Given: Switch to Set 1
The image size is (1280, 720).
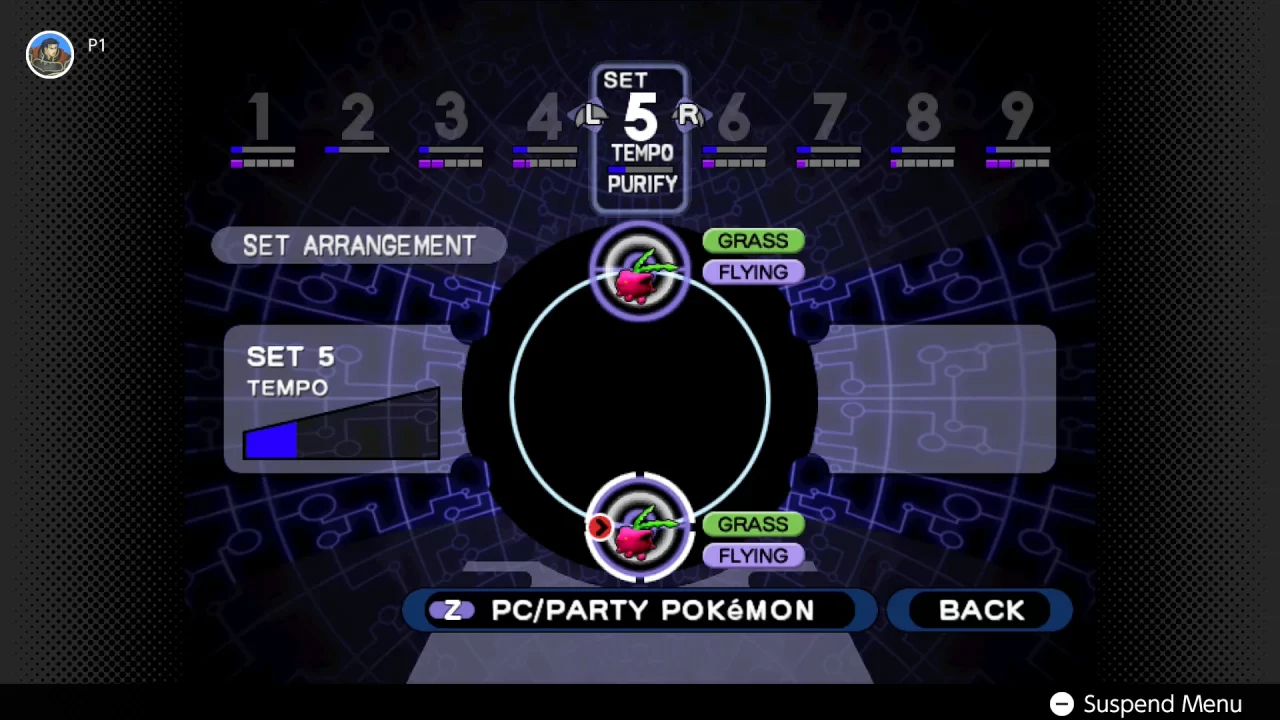Looking at the screenshot, I should [x=261, y=120].
